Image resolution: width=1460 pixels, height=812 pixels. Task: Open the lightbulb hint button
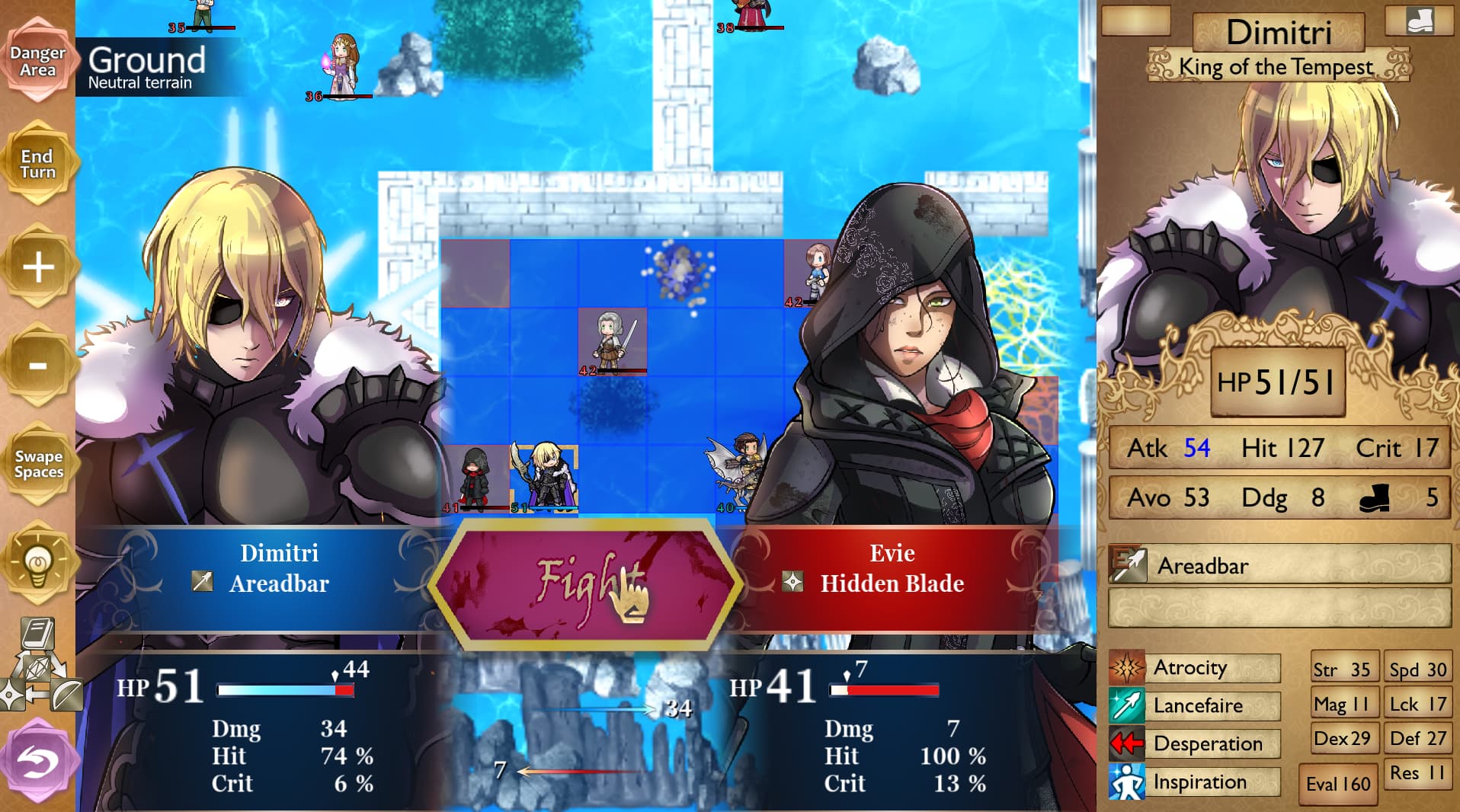tap(38, 564)
